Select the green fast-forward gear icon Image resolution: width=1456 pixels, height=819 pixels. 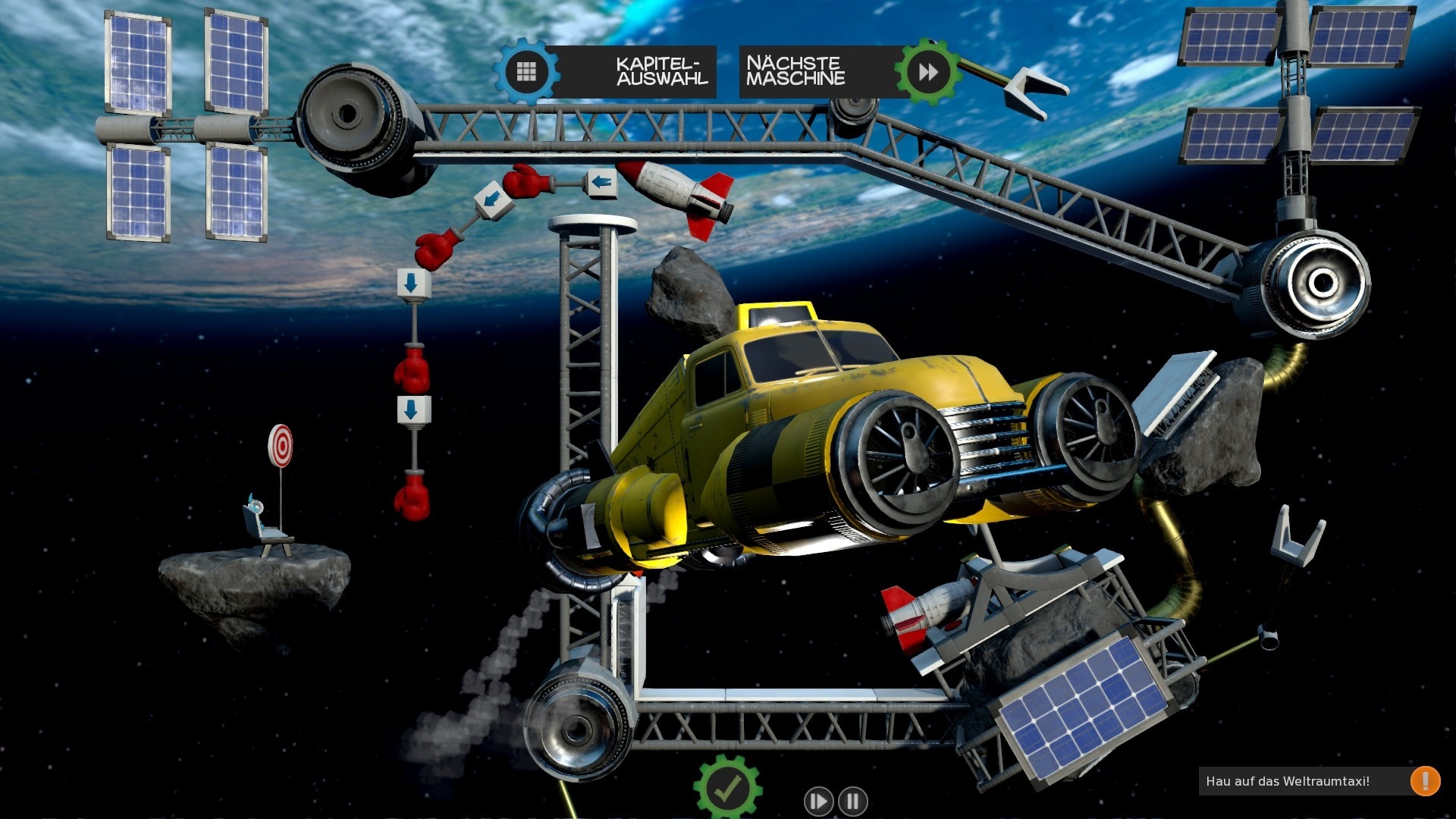point(927,71)
